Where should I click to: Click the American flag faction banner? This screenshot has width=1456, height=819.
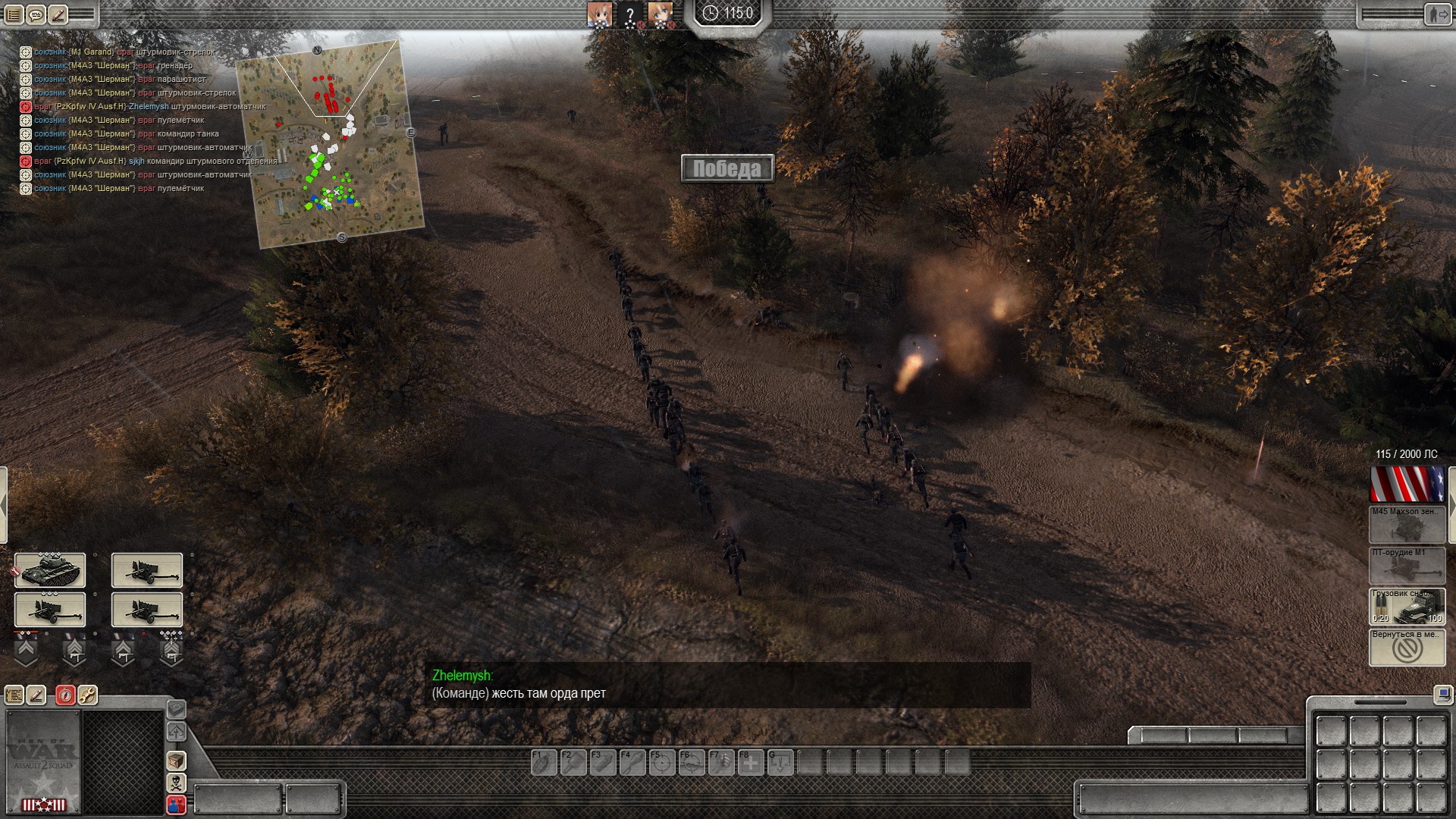tap(1407, 484)
